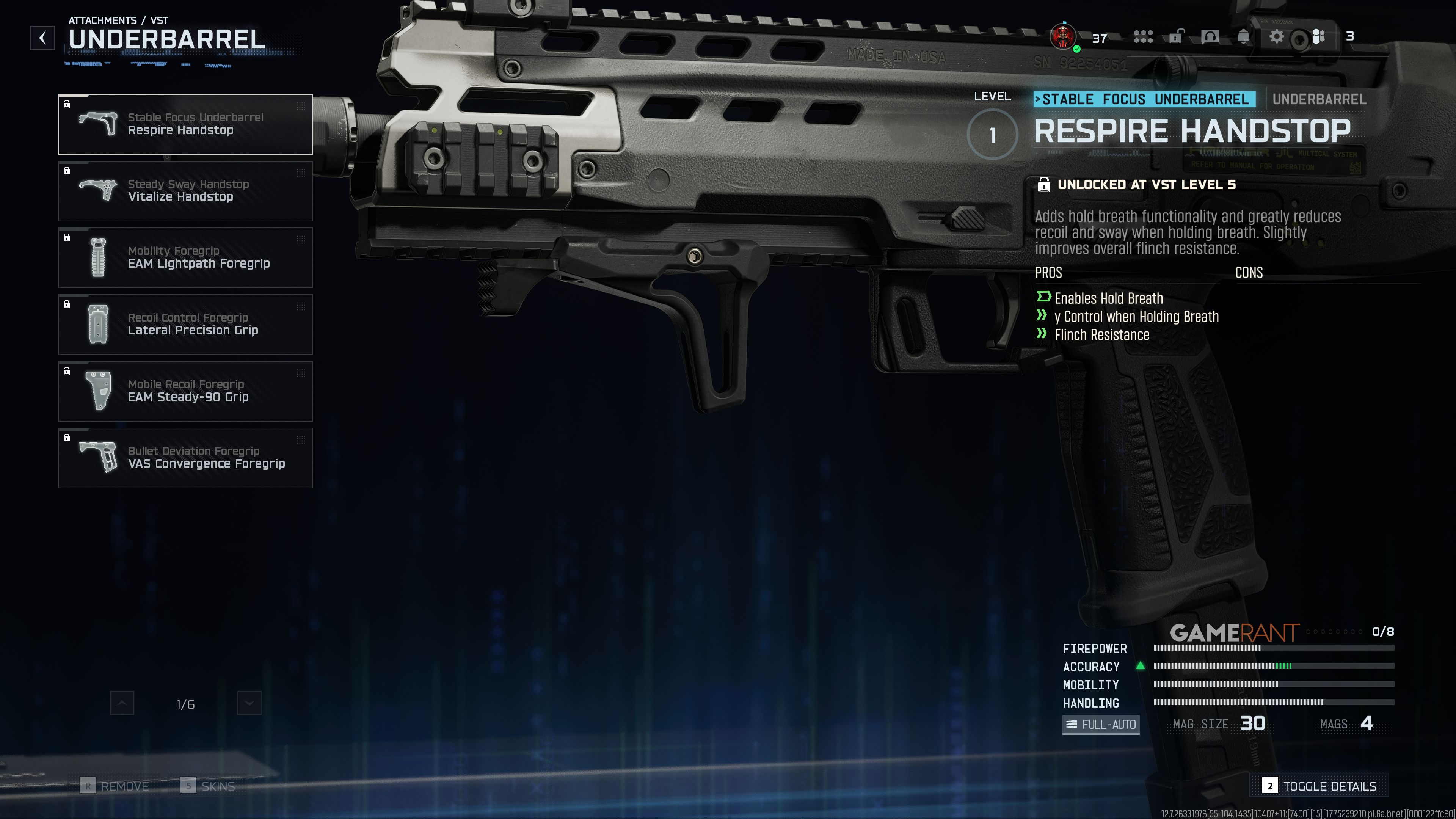Image resolution: width=1456 pixels, height=819 pixels.
Task: Show notifications with the bell icon
Action: pos(1243,37)
